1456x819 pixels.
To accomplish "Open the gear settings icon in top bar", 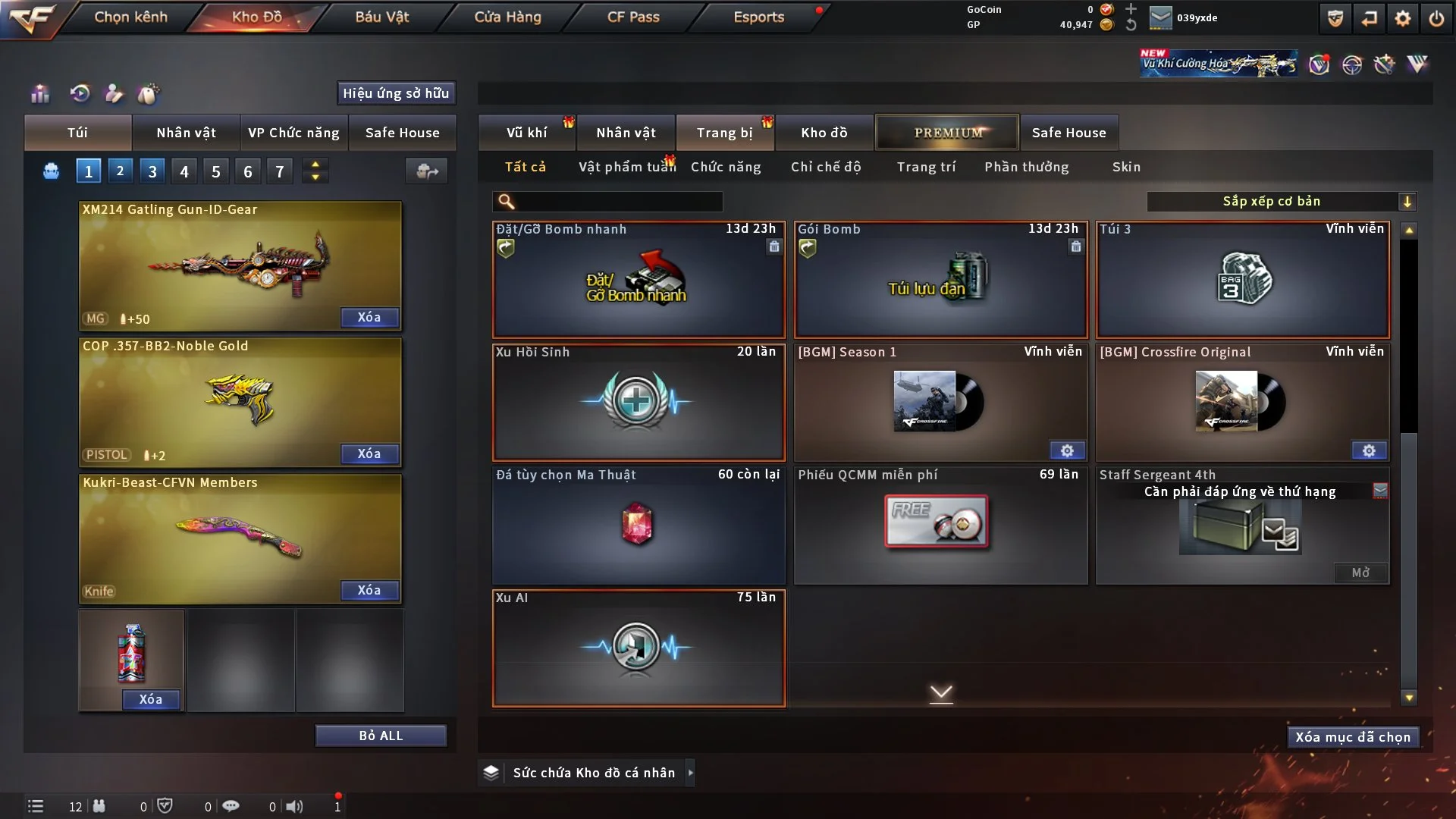I will (x=1402, y=18).
